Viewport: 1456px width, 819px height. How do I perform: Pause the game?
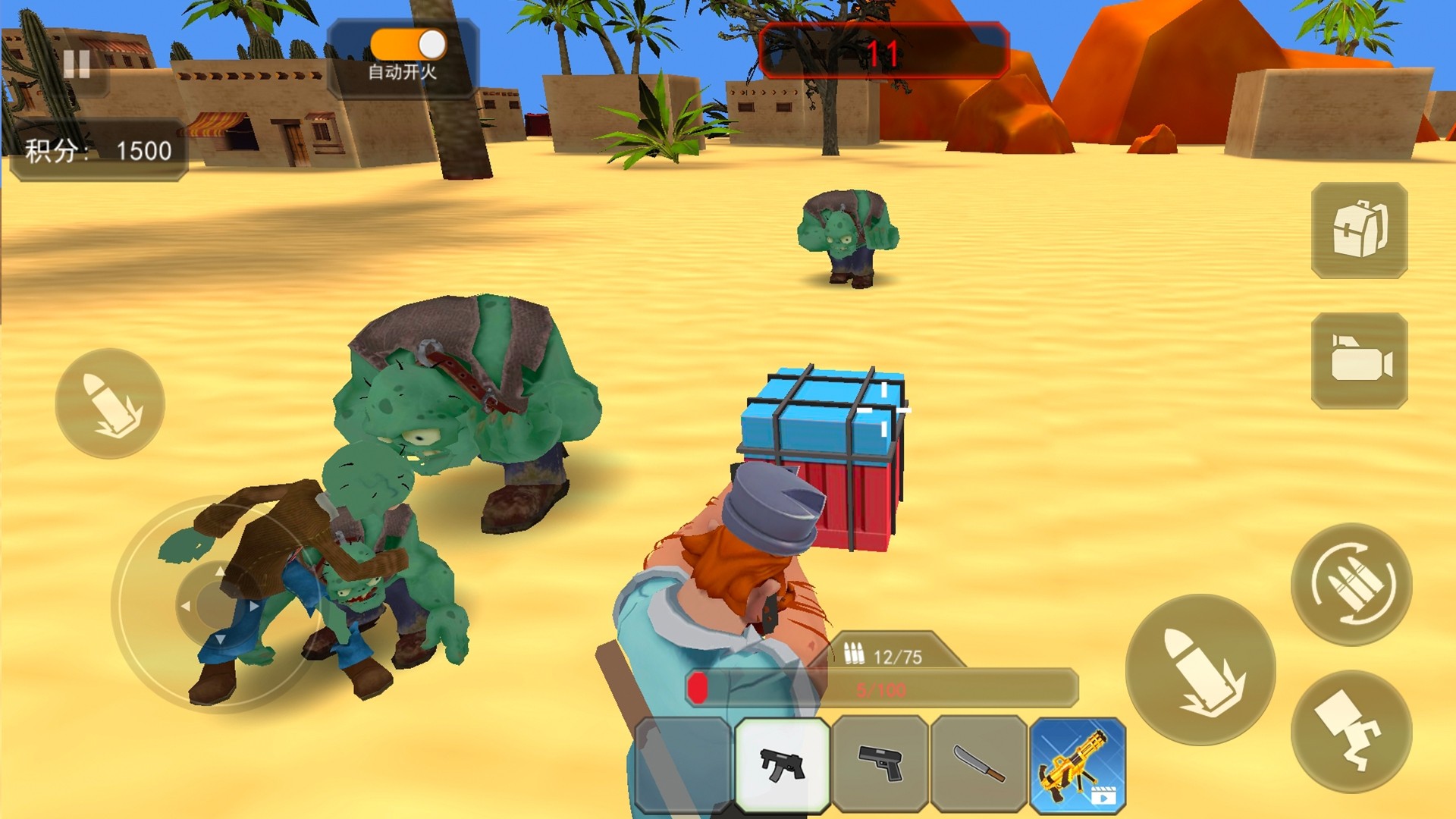point(77,64)
